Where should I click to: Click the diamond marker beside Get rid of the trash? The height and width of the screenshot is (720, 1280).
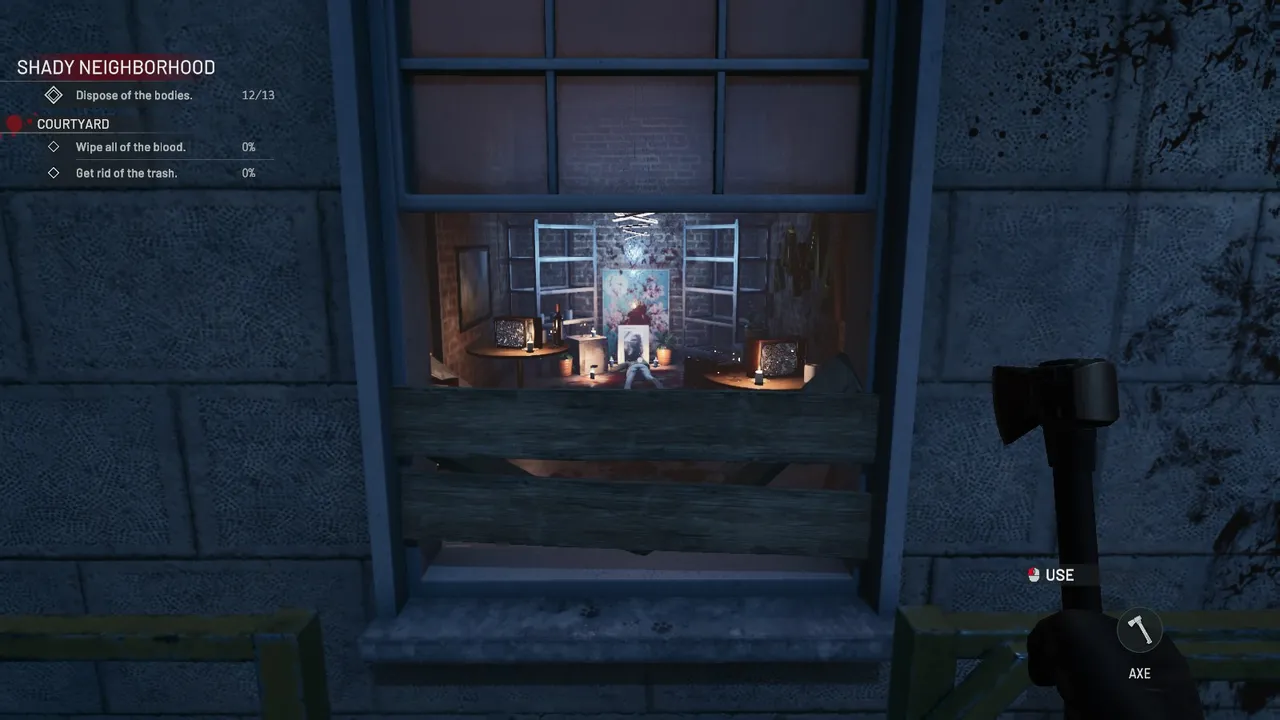[55, 172]
